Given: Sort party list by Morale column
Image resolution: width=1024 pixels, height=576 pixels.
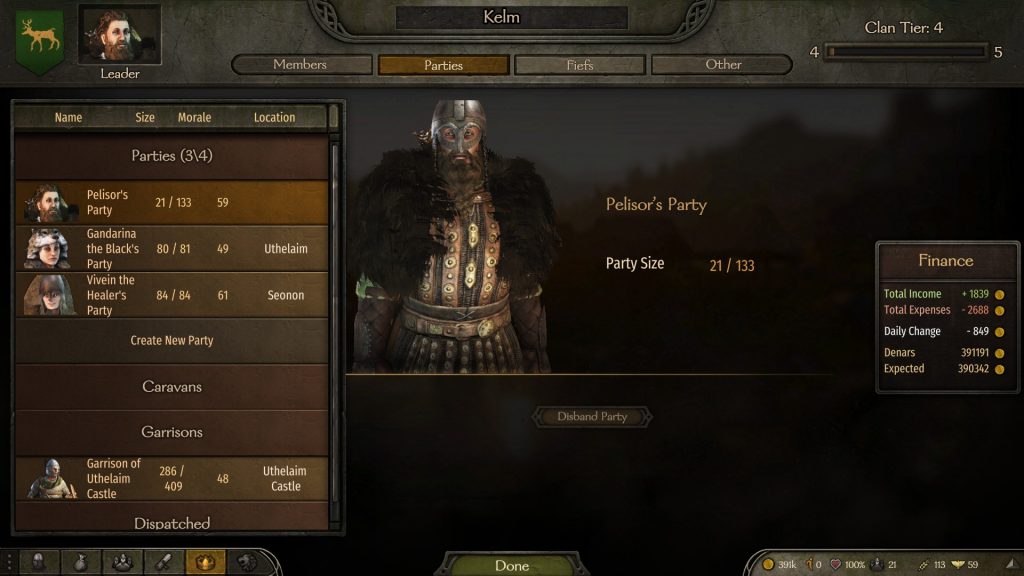Looking at the screenshot, I should point(194,118).
